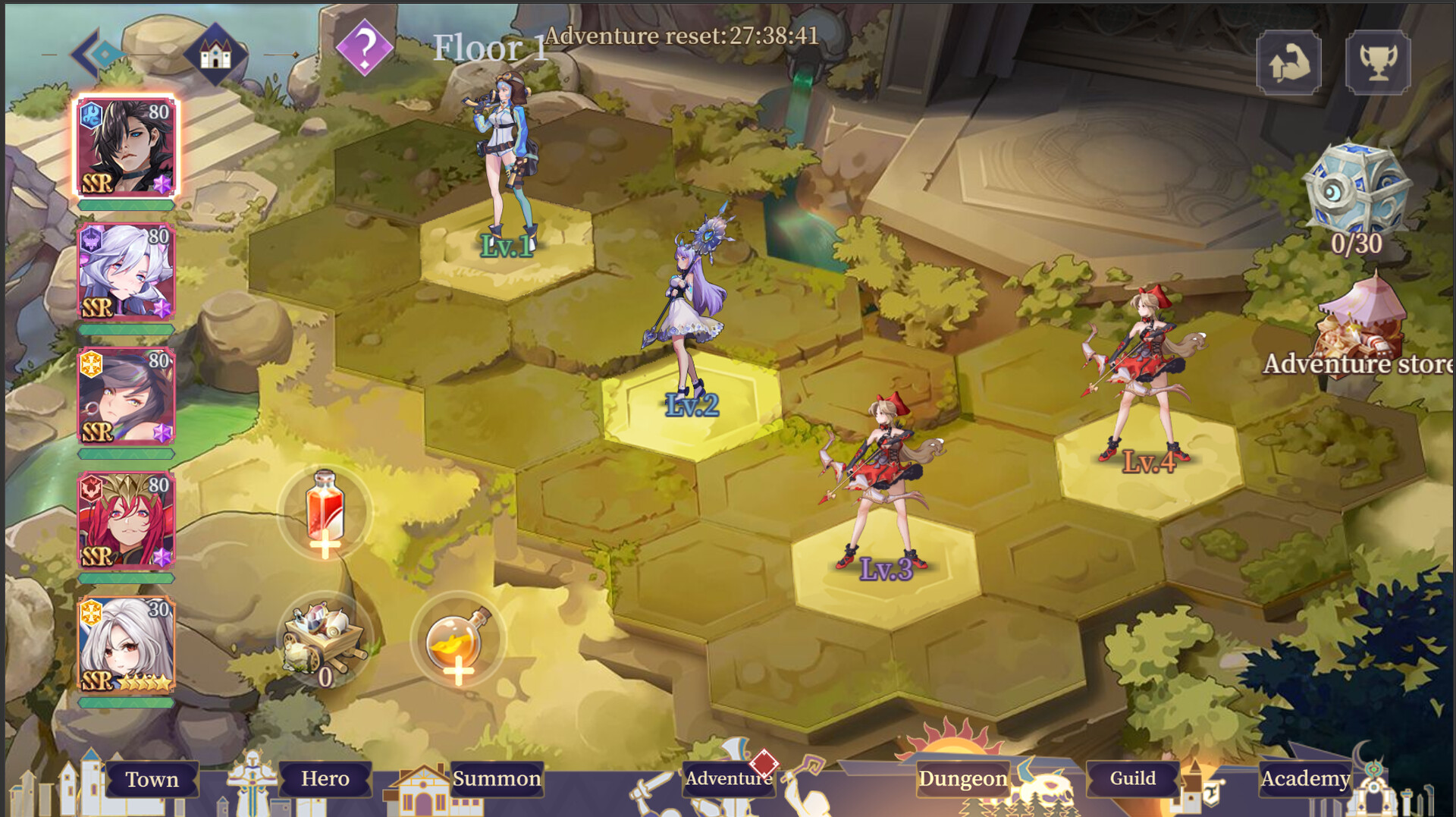Open the Guild menu

1132,778
